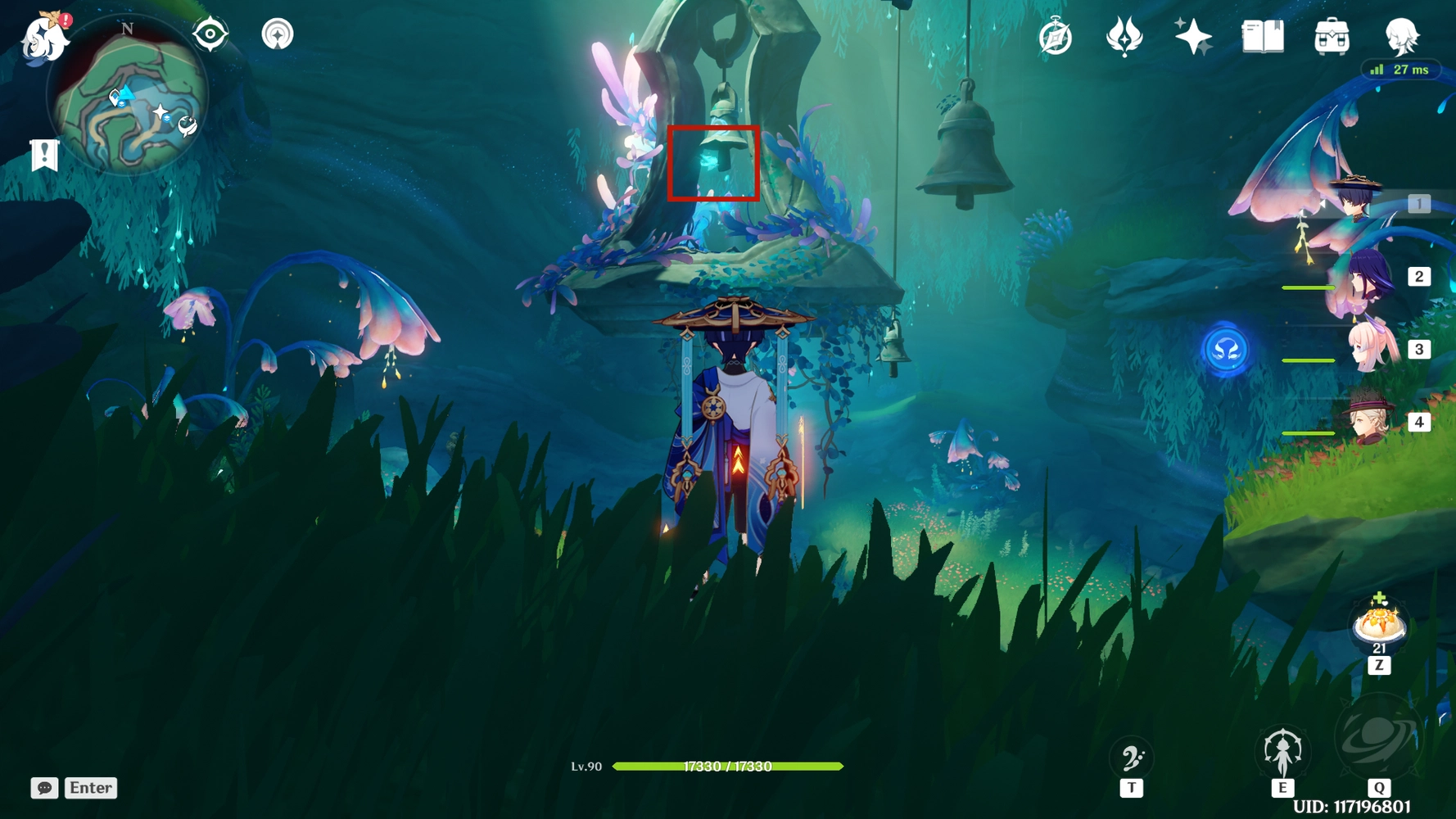Open the Events overview compass icon

[1055, 36]
